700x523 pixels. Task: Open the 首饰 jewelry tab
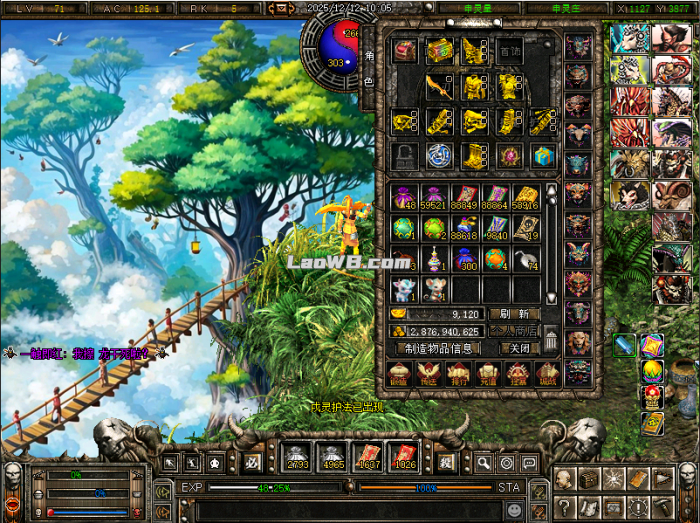coord(510,52)
